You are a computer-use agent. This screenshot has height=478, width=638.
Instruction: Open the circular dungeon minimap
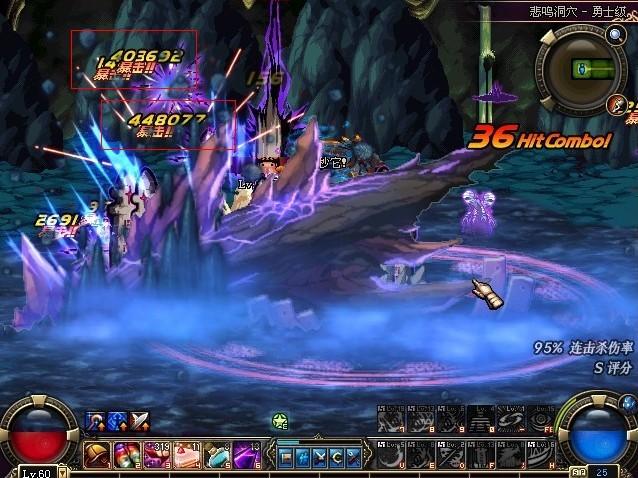click(x=581, y=70)
